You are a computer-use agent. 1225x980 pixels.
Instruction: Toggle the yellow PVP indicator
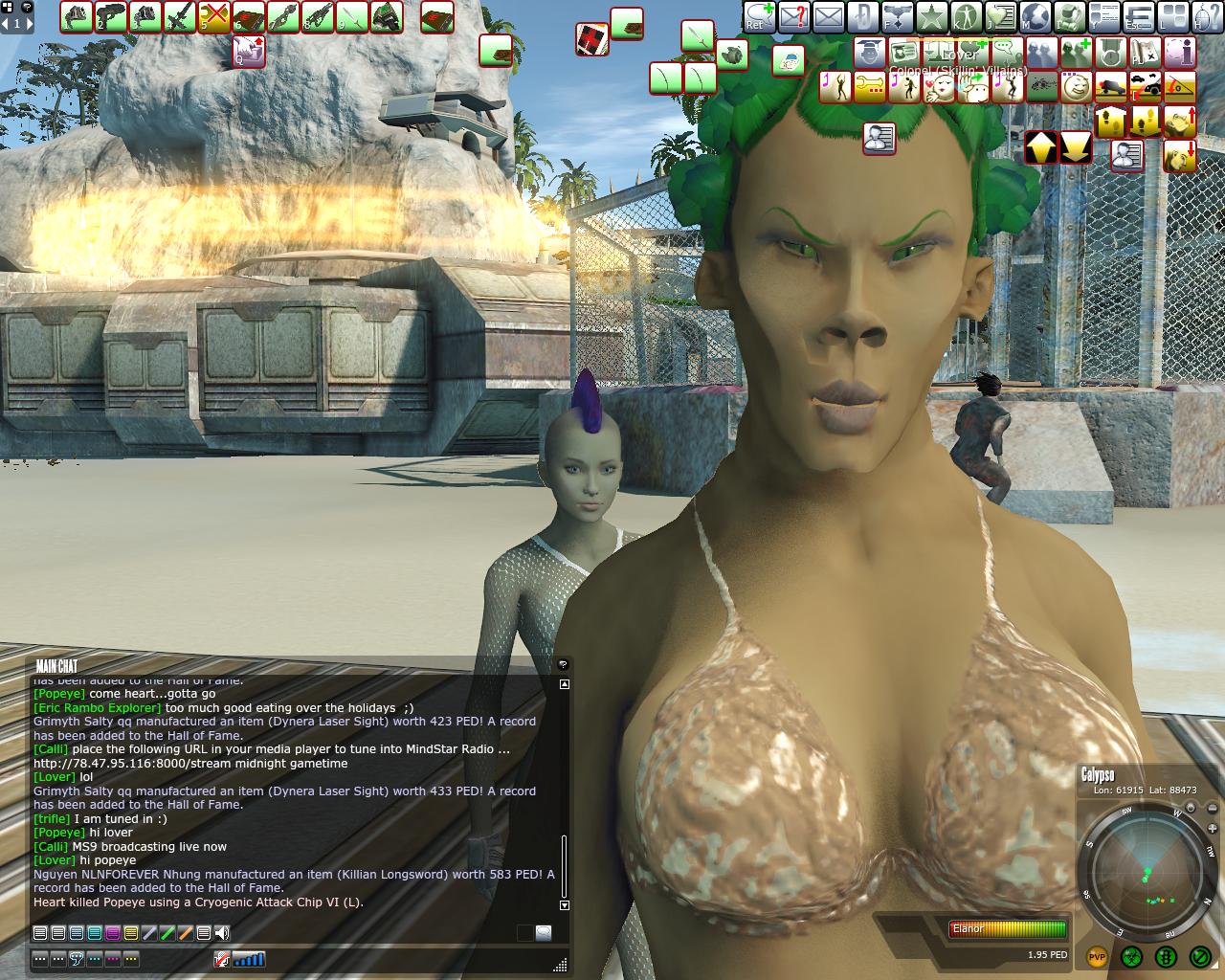(1097, 956)
